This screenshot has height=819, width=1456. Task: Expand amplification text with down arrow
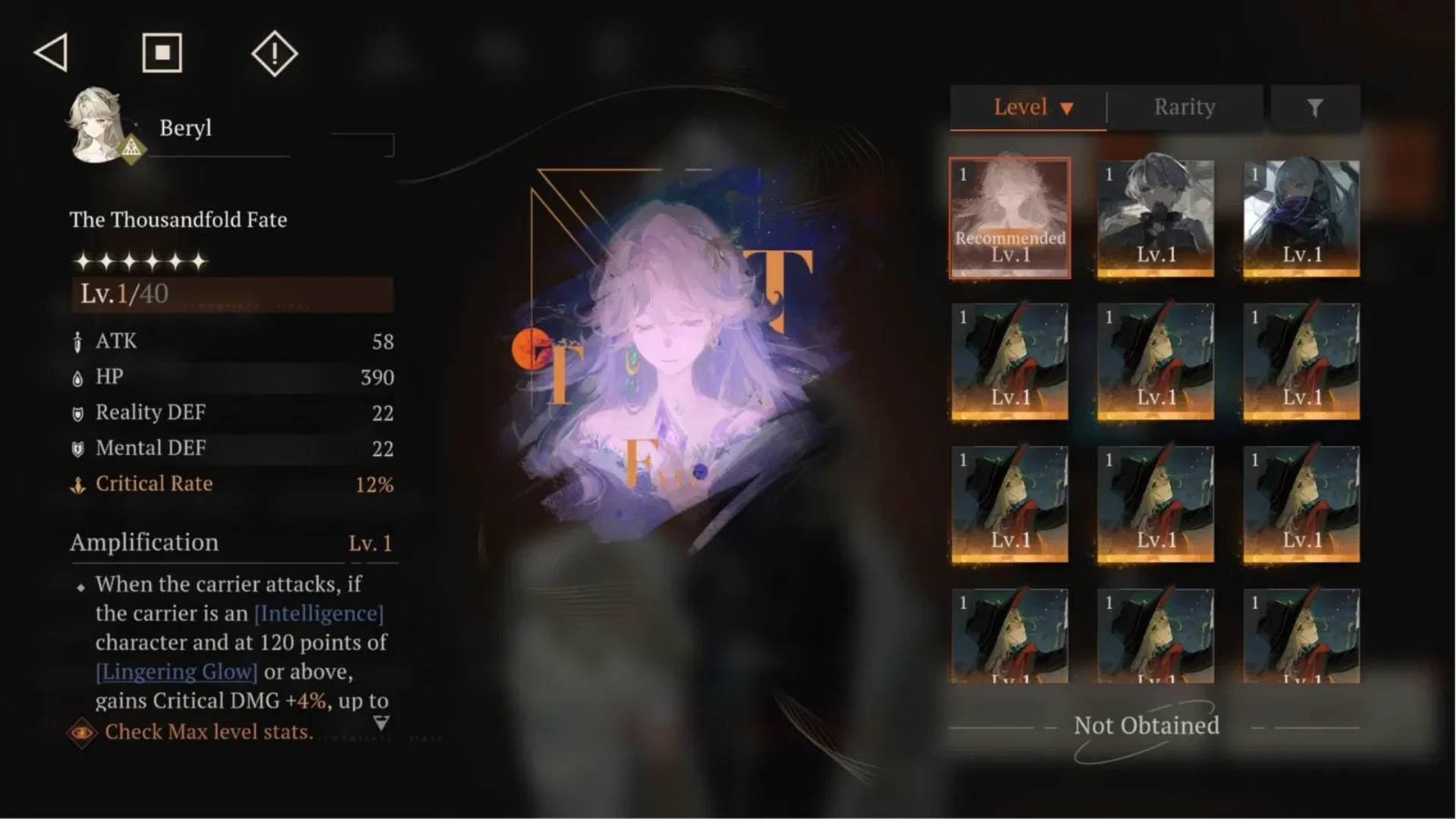tap(381, 723)
